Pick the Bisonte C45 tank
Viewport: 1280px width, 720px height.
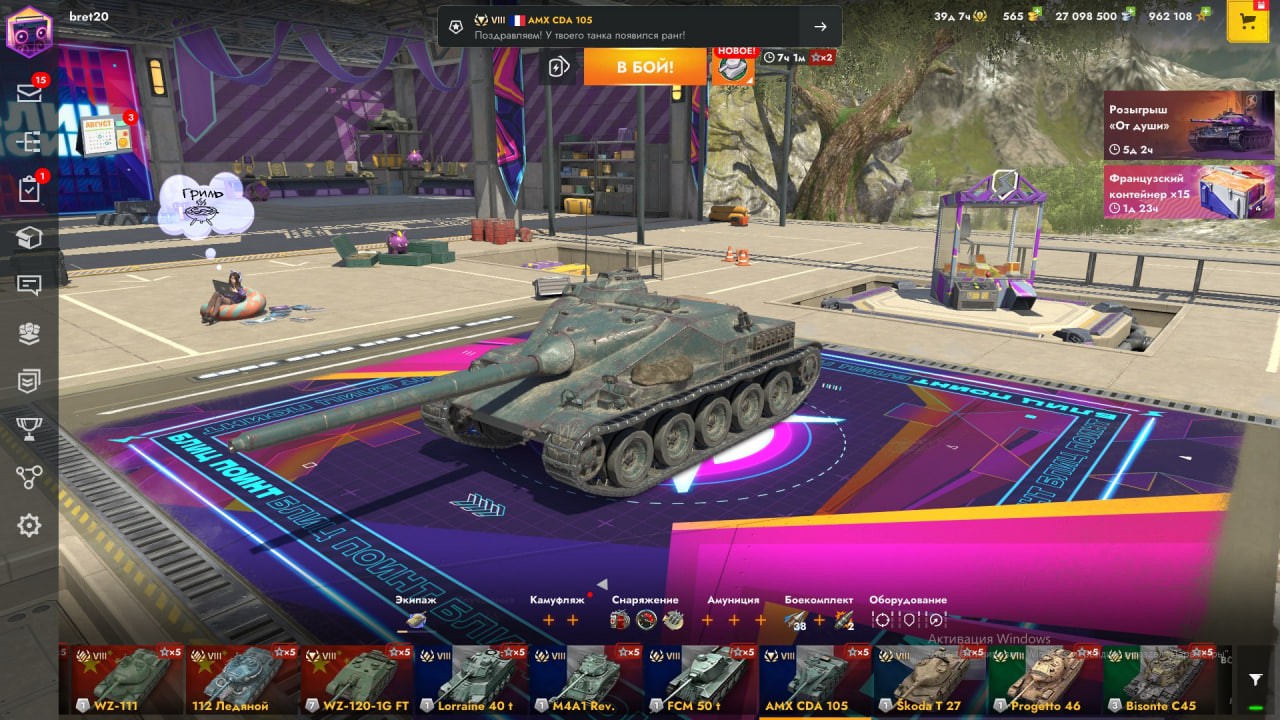(1158, 678)
